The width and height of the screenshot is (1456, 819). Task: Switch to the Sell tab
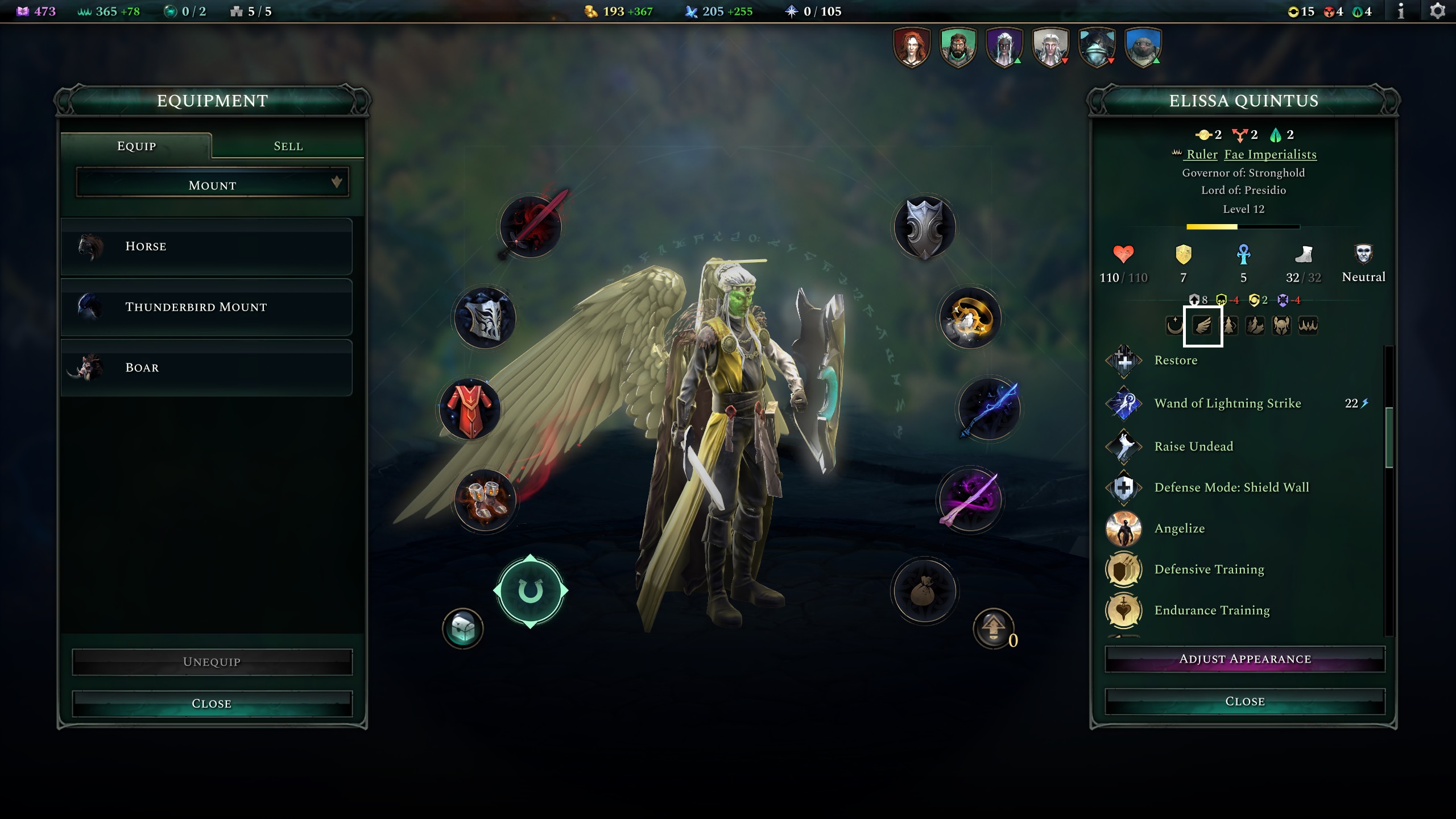click(x=287, y=146)
